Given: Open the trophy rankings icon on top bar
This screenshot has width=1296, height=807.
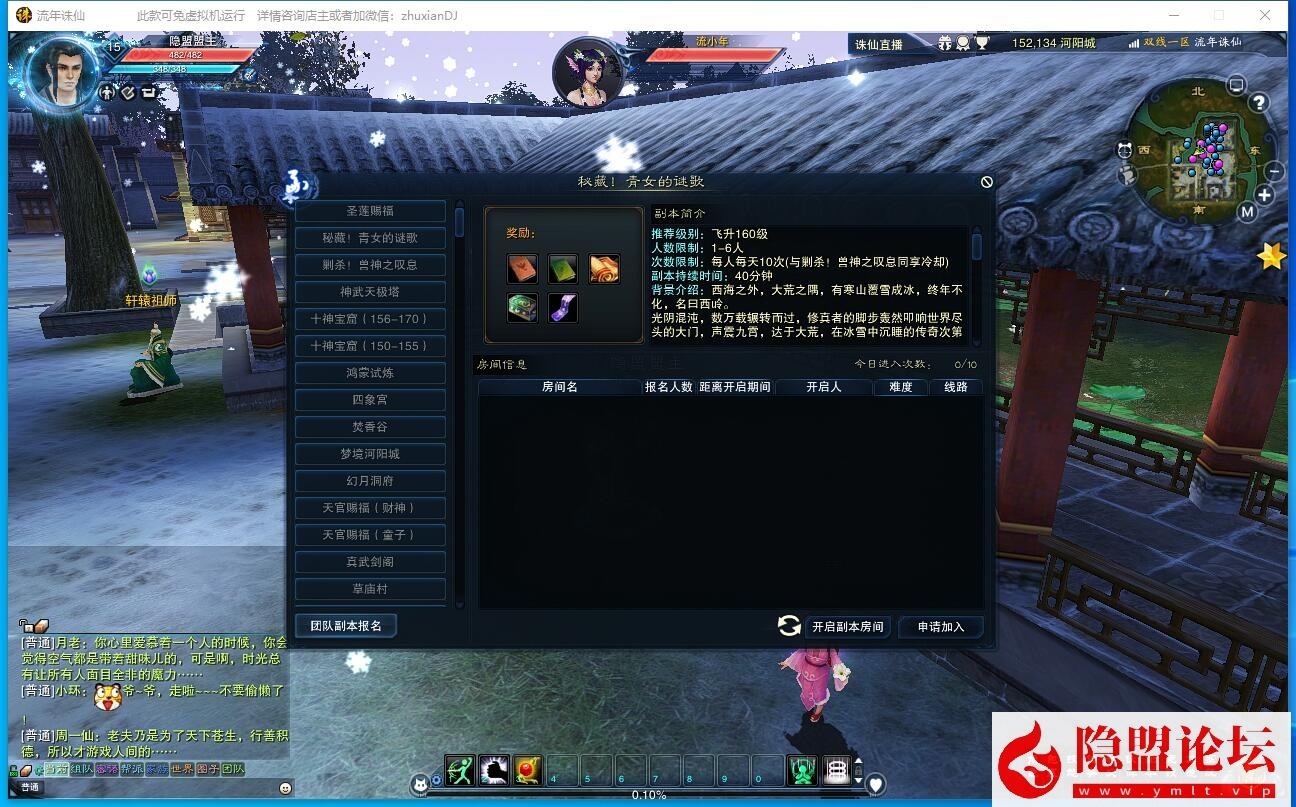Looking at the screenshot, I should click(983, 44).
